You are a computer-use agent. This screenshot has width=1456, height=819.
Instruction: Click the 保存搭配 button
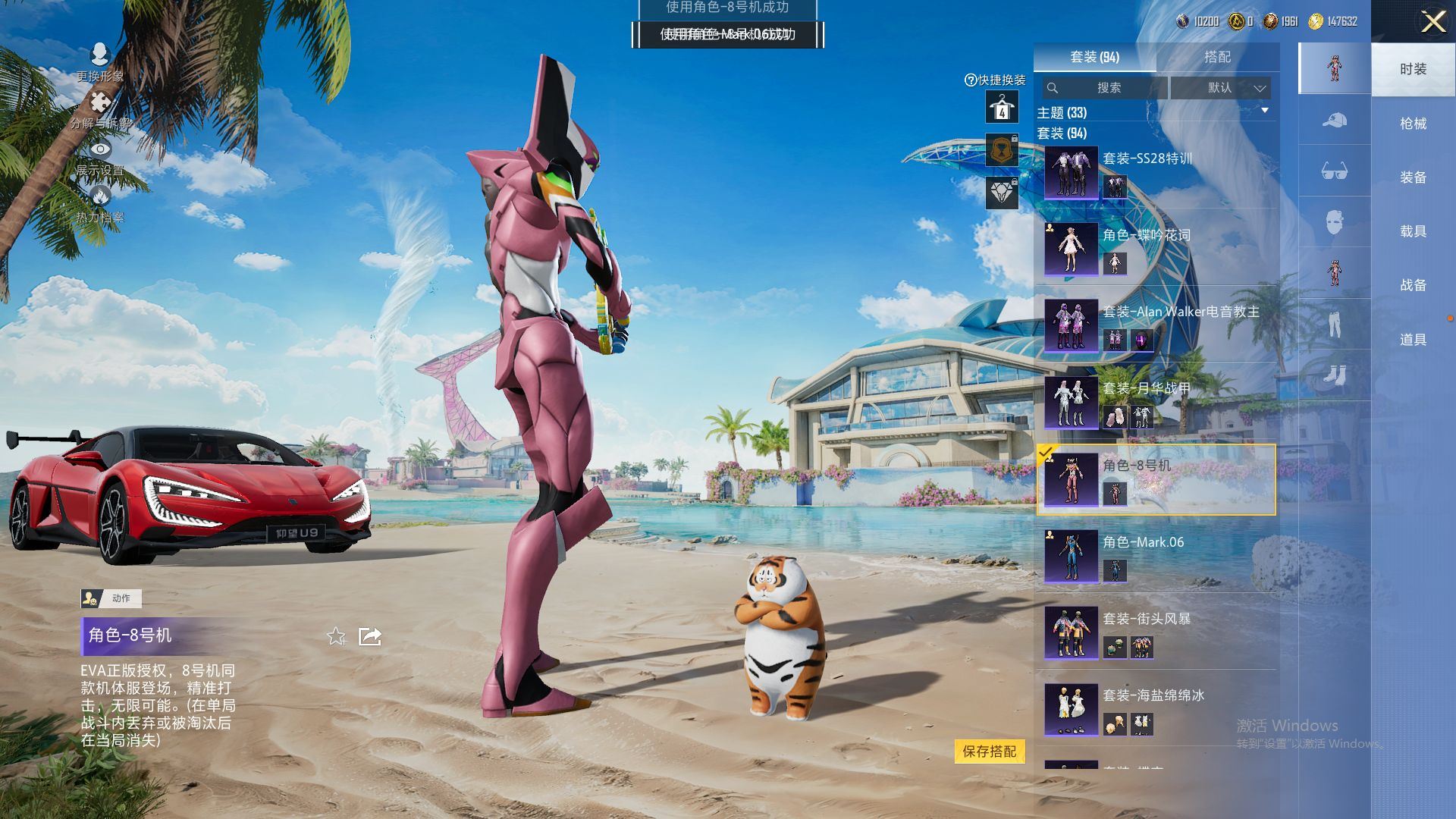click(x=989, y=752)
